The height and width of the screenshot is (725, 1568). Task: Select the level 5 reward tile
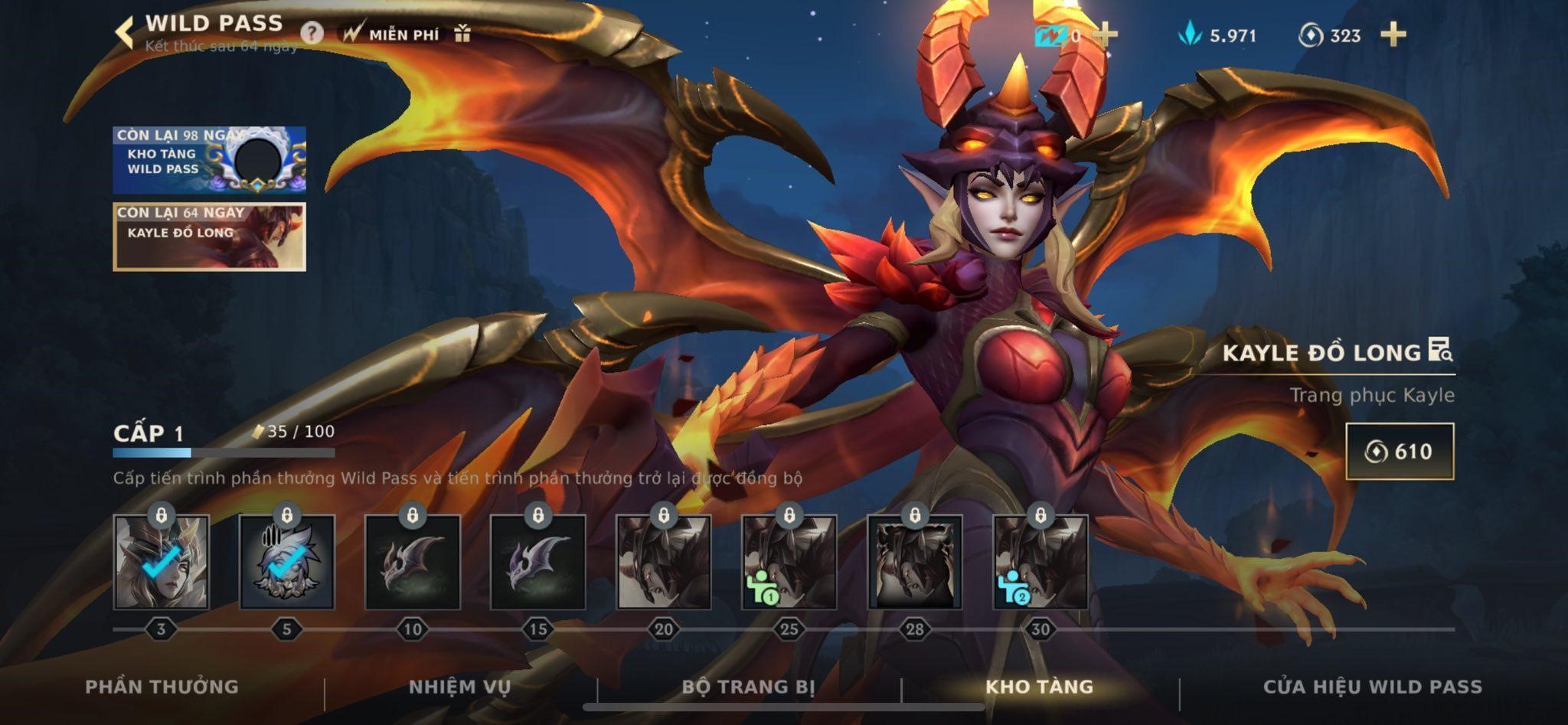coord(286,563)
